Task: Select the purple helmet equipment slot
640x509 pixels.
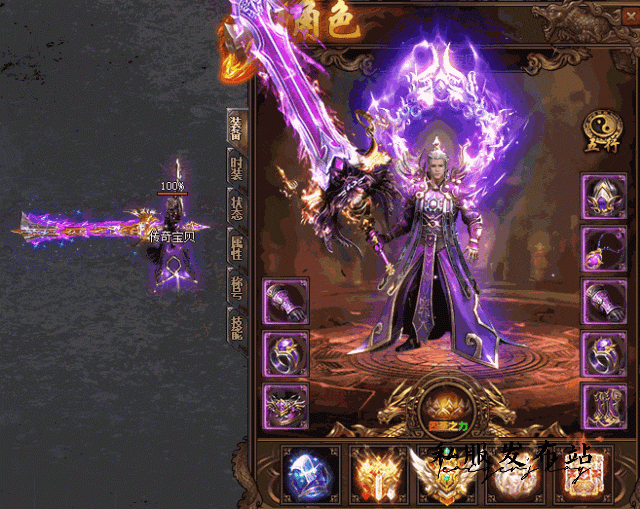Action: pos(604,197)
